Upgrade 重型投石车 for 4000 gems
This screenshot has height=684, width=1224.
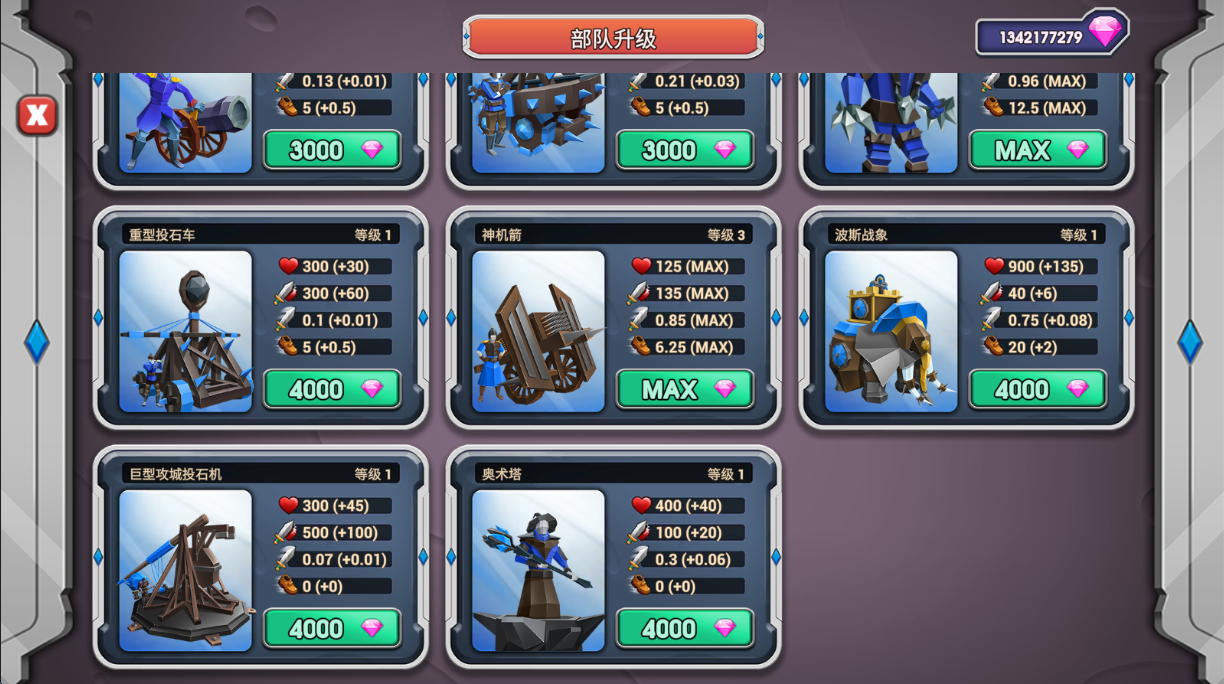coord(332,389)
